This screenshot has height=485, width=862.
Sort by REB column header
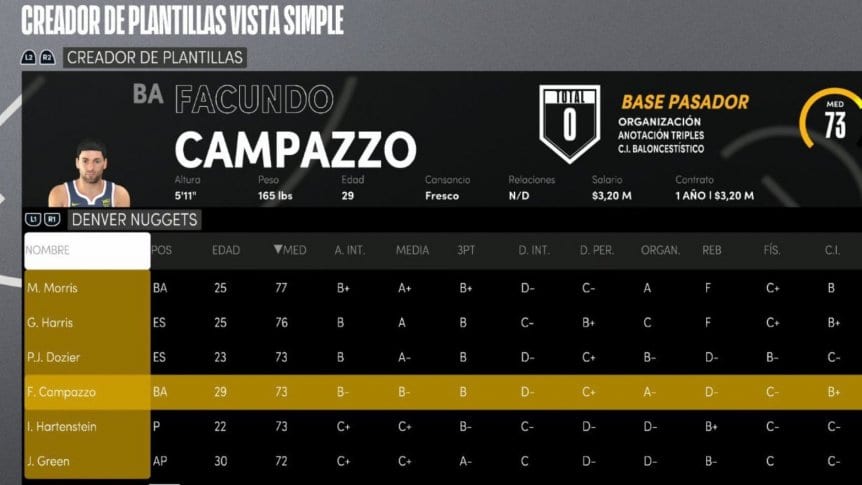[x=712, y=250]
